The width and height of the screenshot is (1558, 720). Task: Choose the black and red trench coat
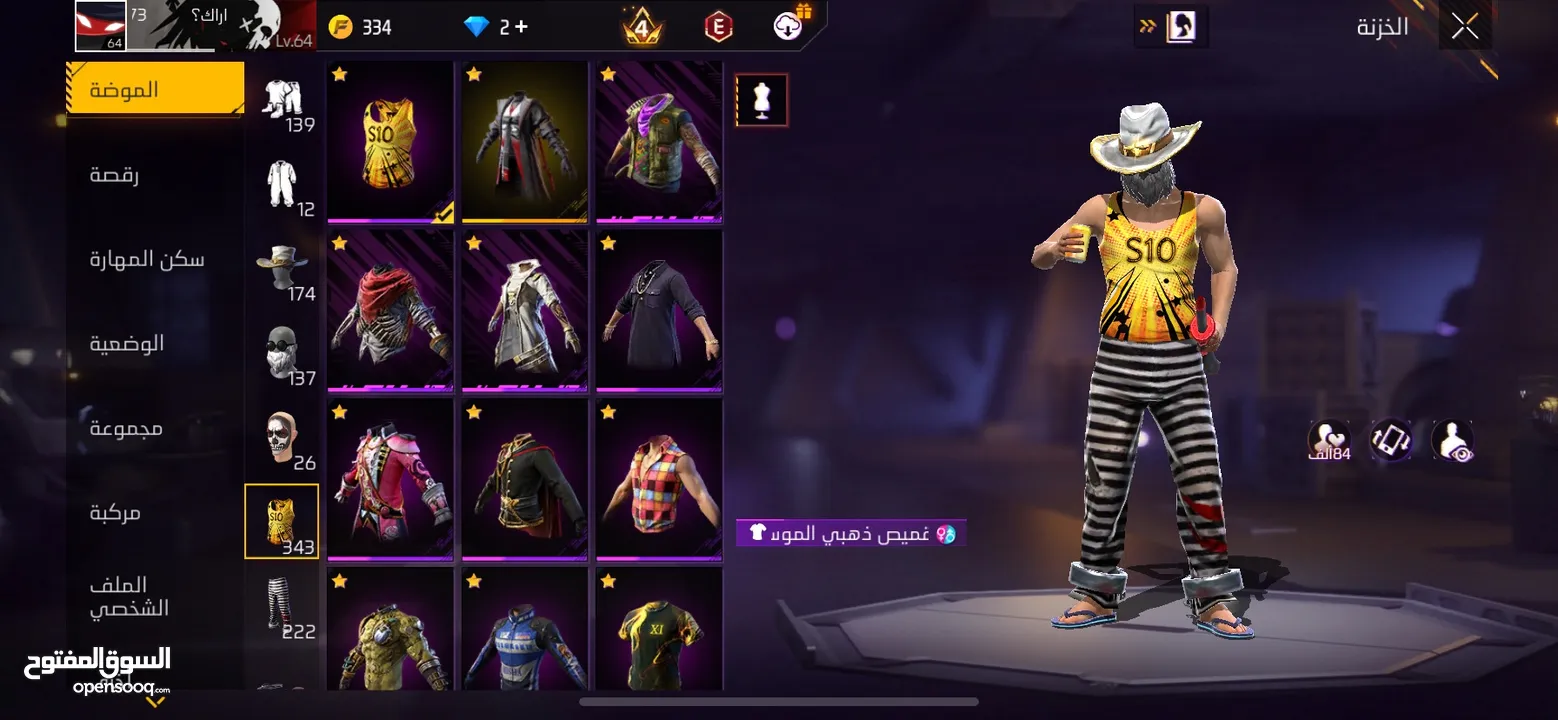[525, 142]
